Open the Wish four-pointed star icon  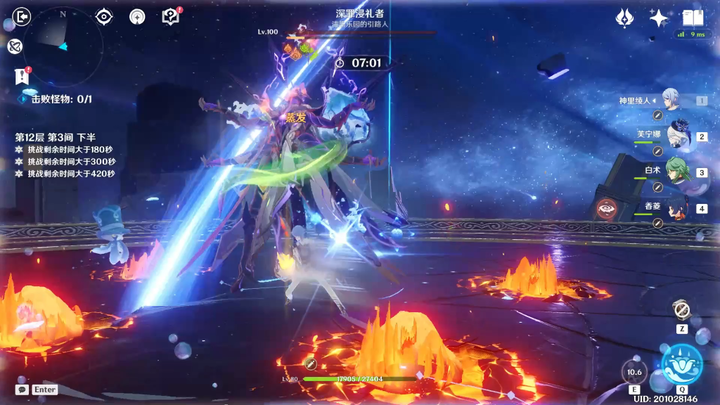(658, 17)
